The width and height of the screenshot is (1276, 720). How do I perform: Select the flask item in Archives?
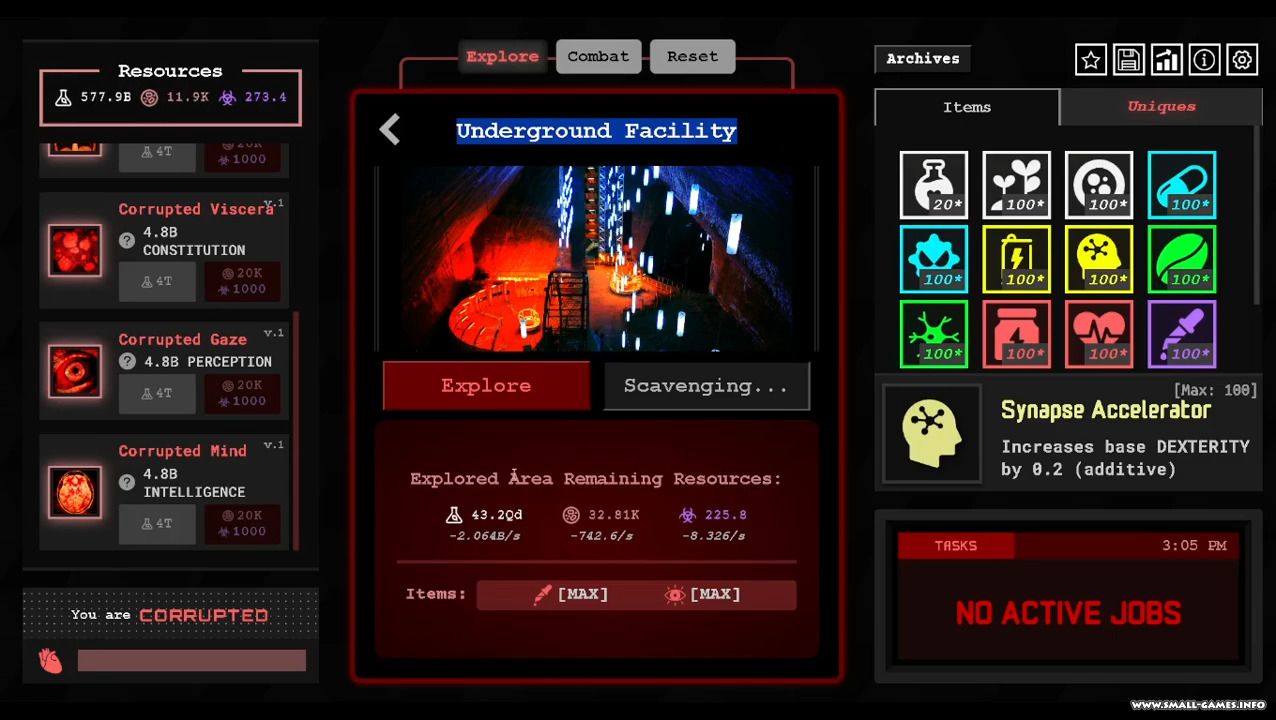(x=934, y=185)
